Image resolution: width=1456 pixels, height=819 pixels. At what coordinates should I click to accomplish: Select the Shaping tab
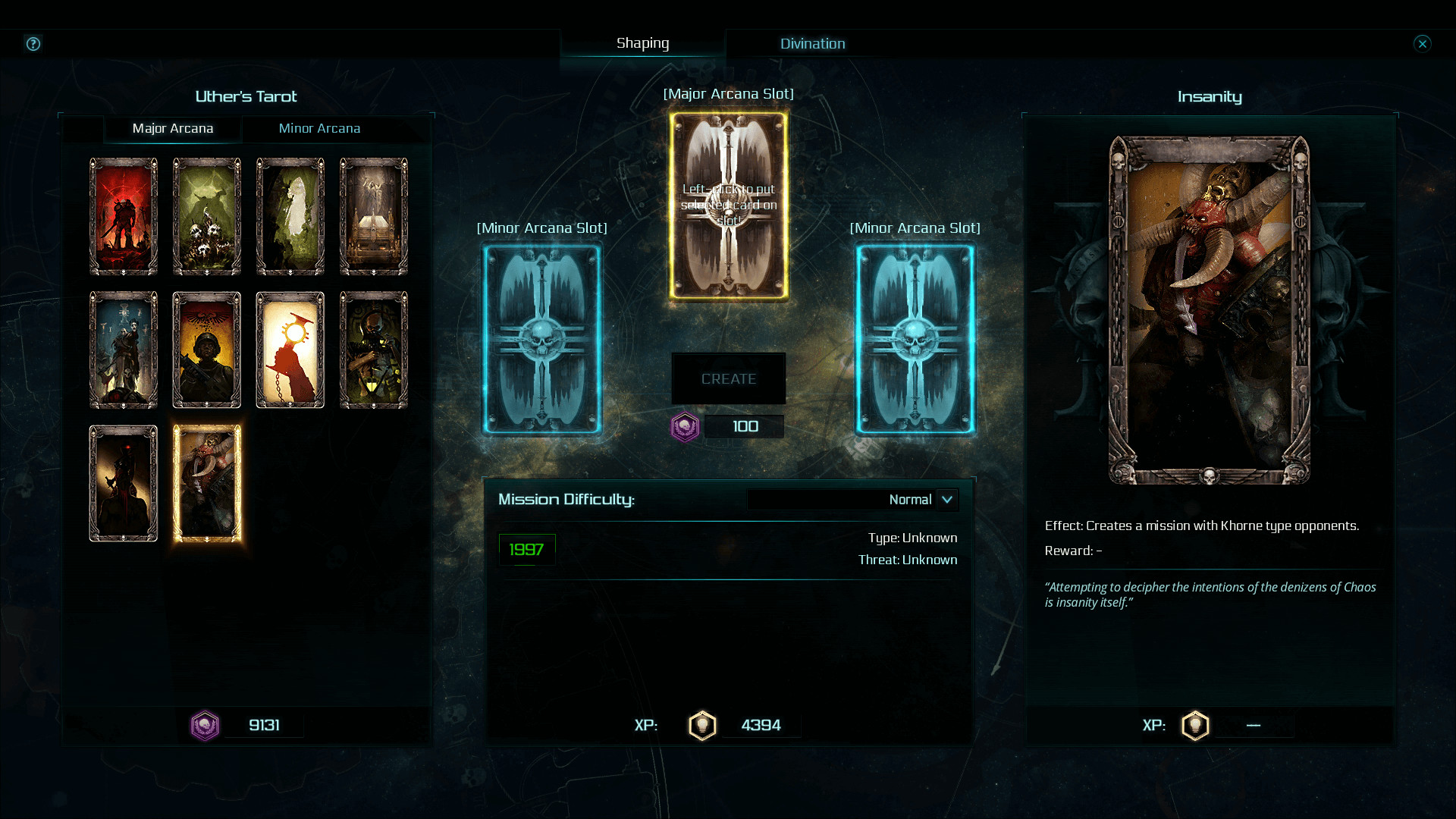[642, 43]
